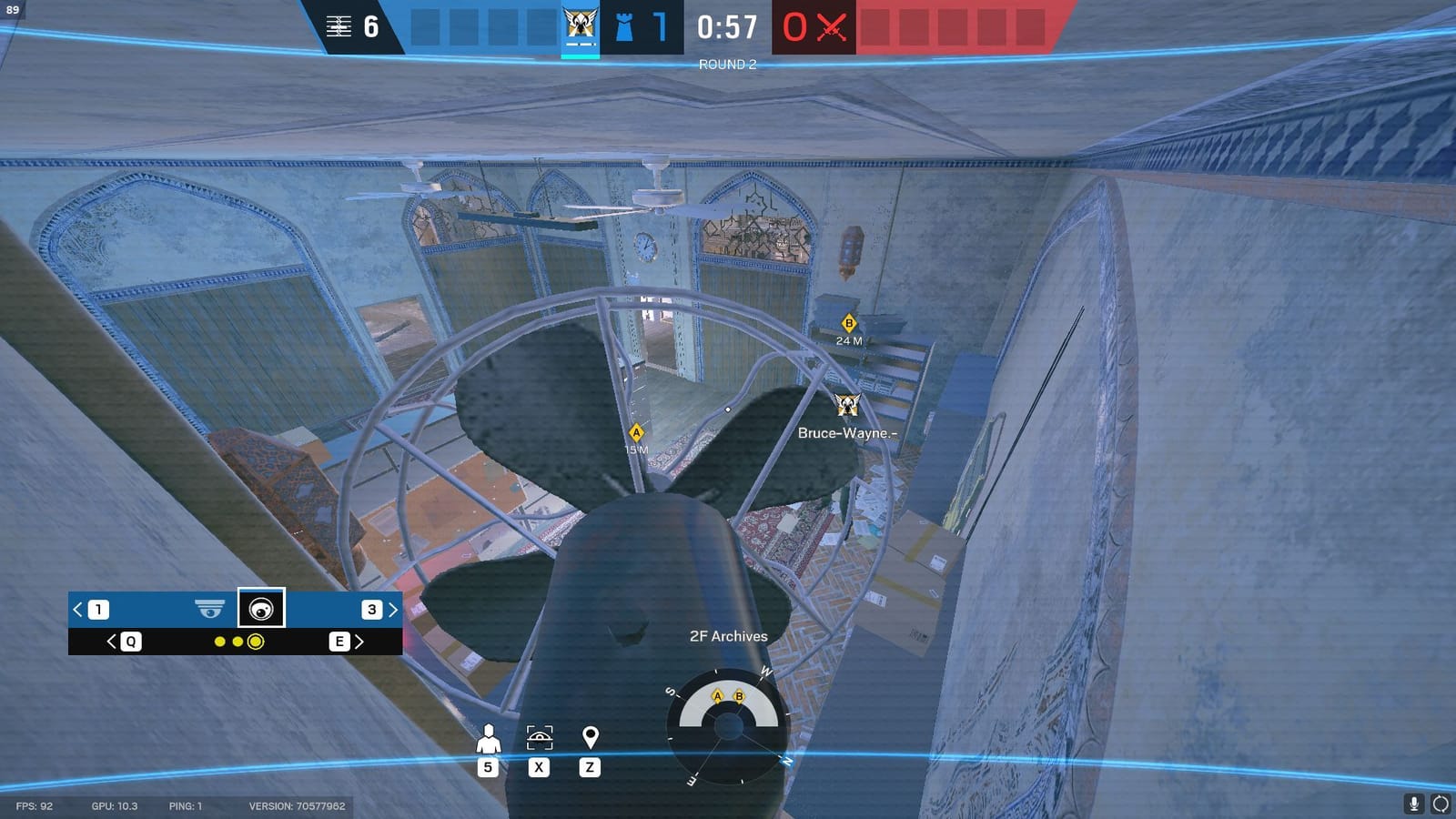
Task: Click the right arrow next to the E keycap
Action: click(x=357, y=643)
